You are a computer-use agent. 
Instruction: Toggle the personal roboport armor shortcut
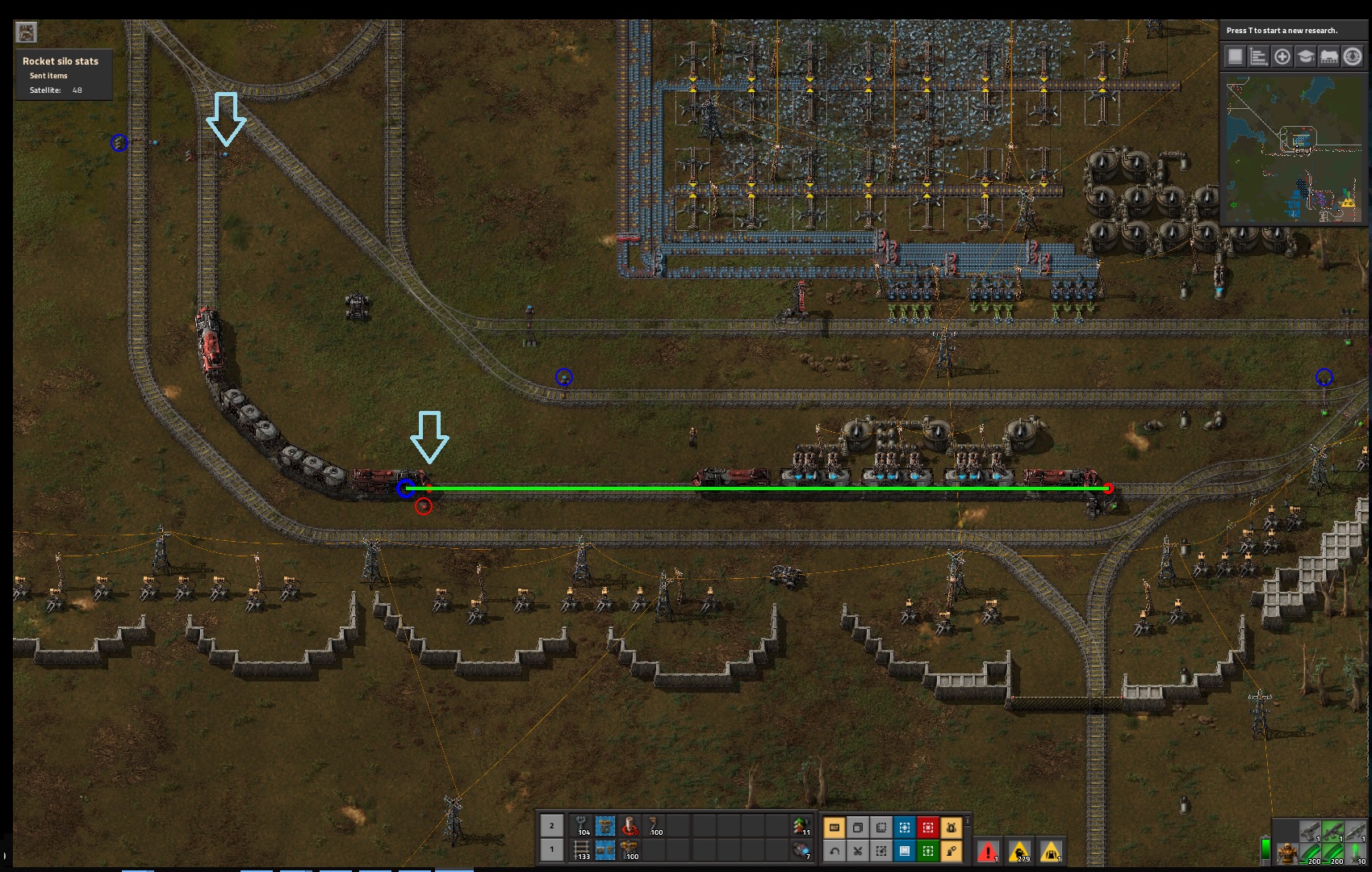[952, 828]
